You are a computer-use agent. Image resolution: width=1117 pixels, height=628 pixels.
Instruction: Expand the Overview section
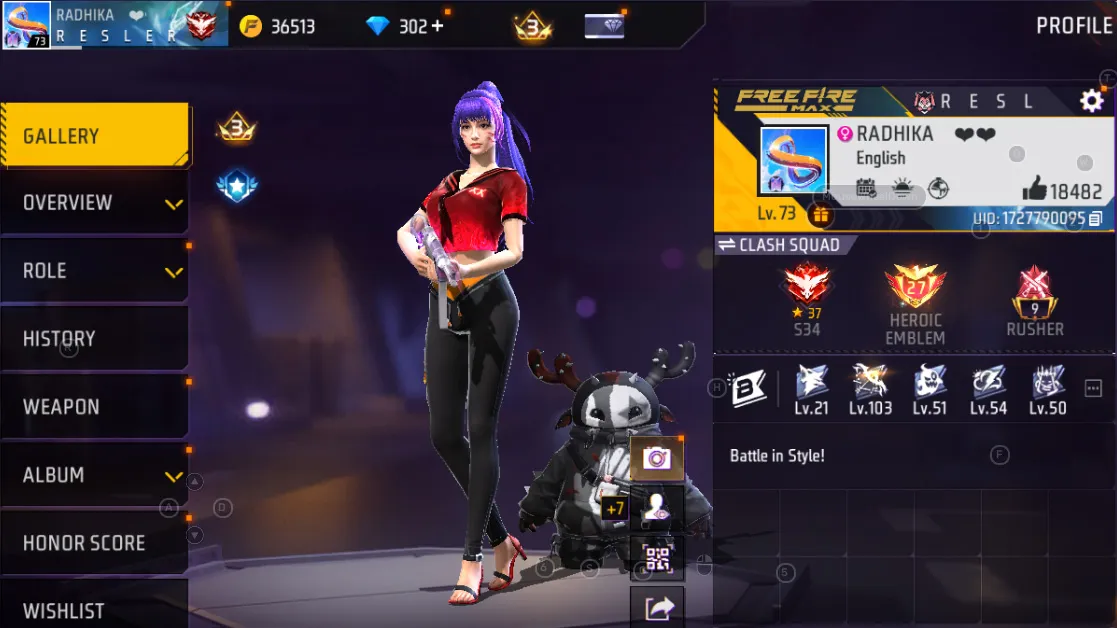click(94, 203)
